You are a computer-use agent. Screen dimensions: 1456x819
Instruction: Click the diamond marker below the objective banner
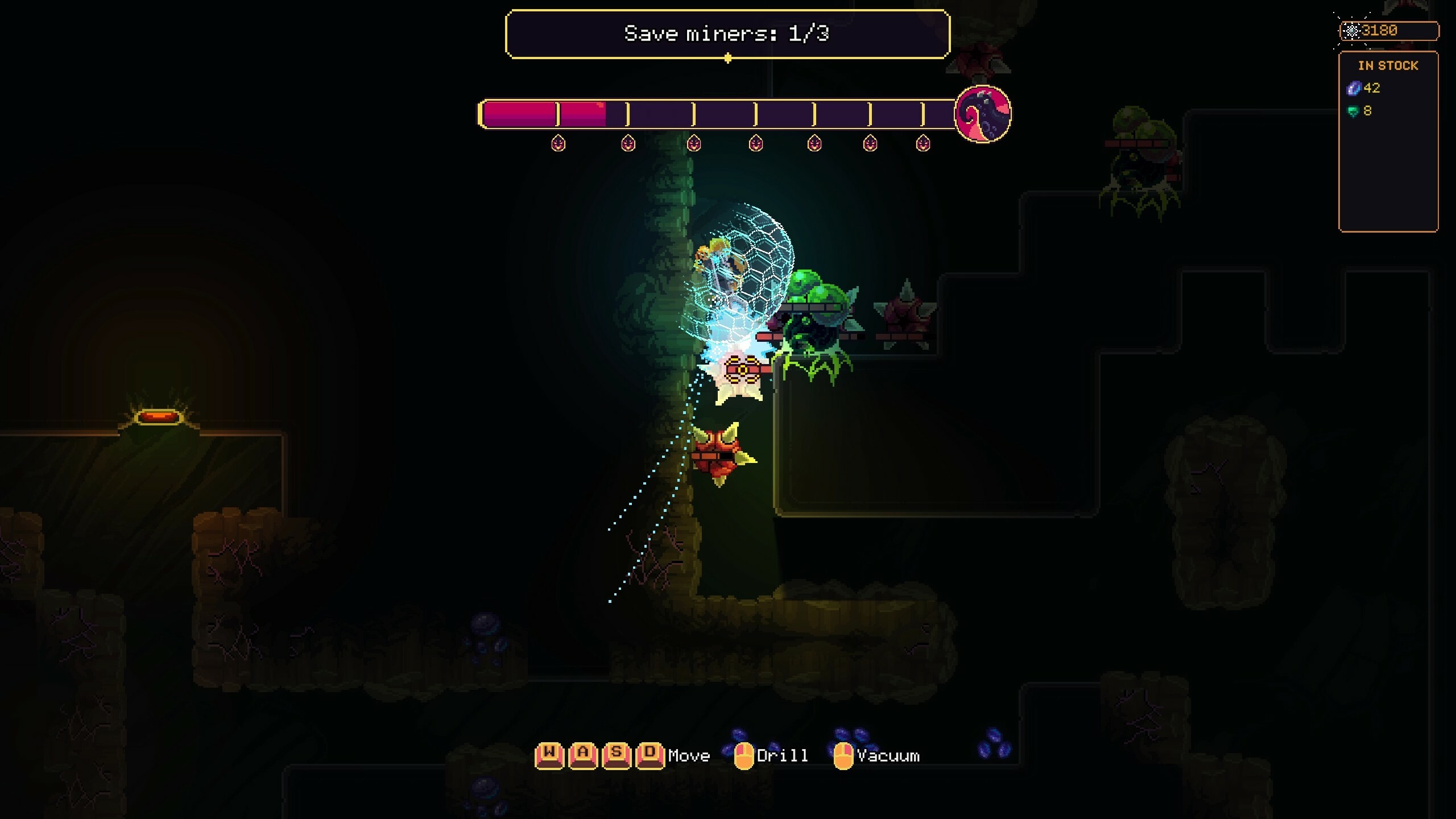pos(728,57)
